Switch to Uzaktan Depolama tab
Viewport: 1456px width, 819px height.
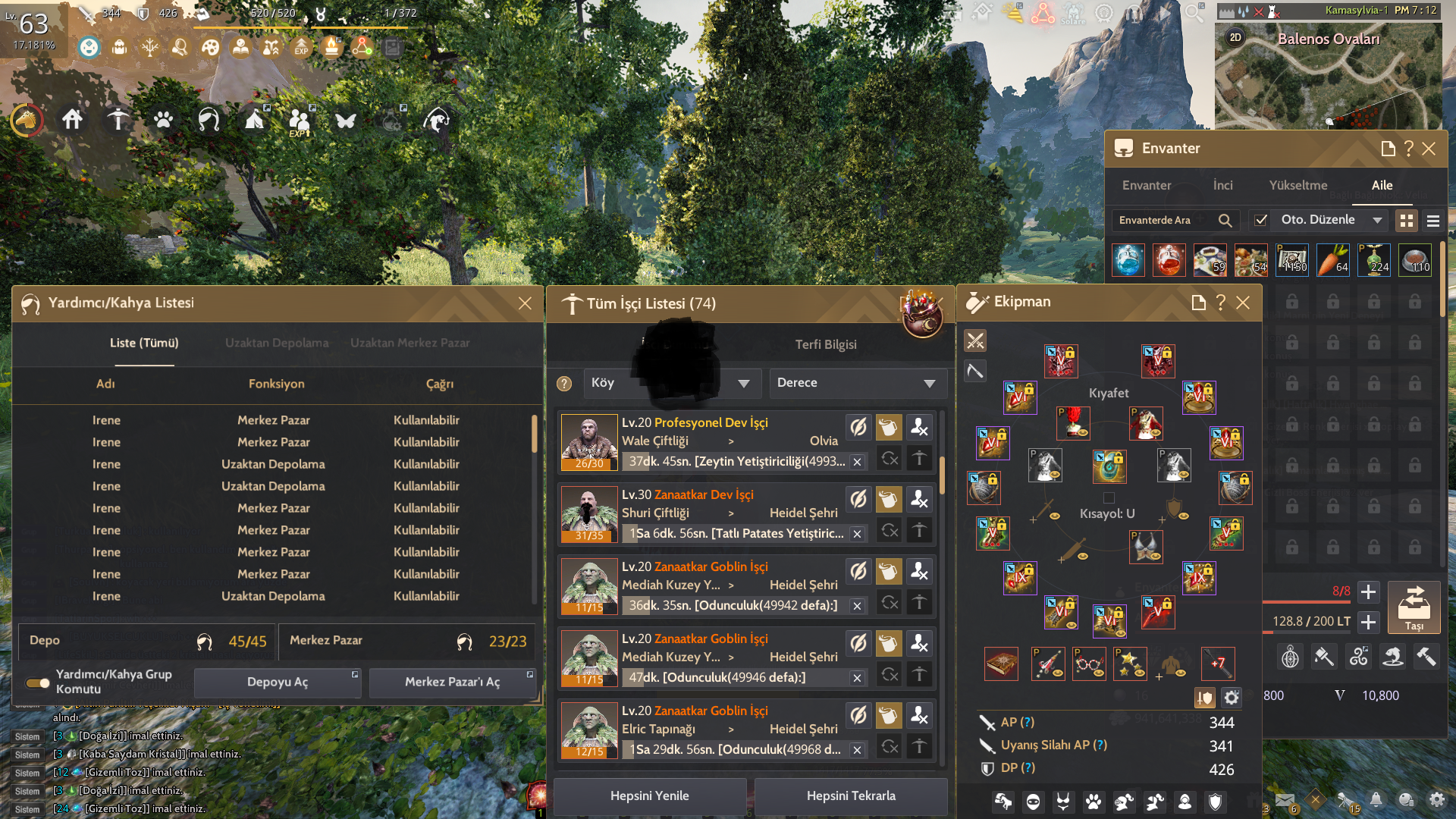(277, 343)
